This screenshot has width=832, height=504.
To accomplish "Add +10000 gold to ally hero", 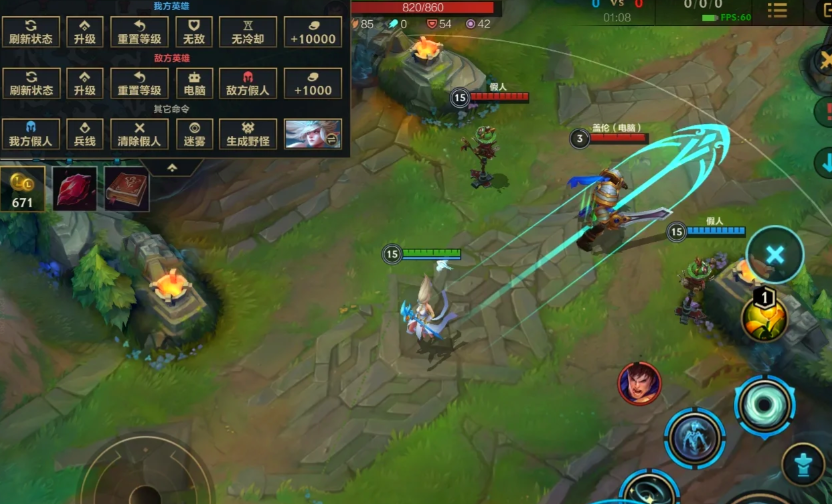I will click(312, 32).
